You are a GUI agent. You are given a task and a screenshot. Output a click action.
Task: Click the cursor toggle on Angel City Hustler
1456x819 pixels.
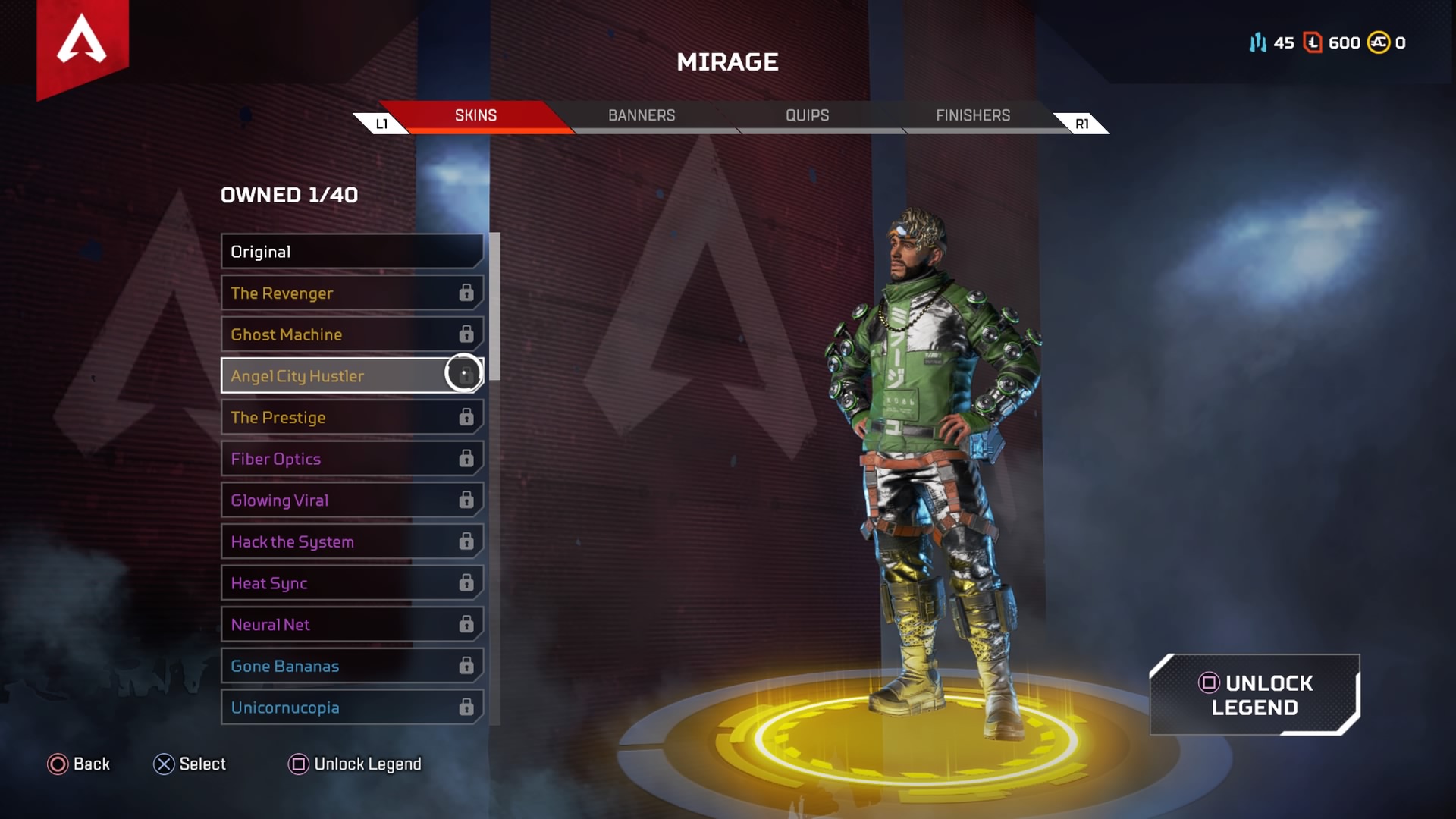464,375
